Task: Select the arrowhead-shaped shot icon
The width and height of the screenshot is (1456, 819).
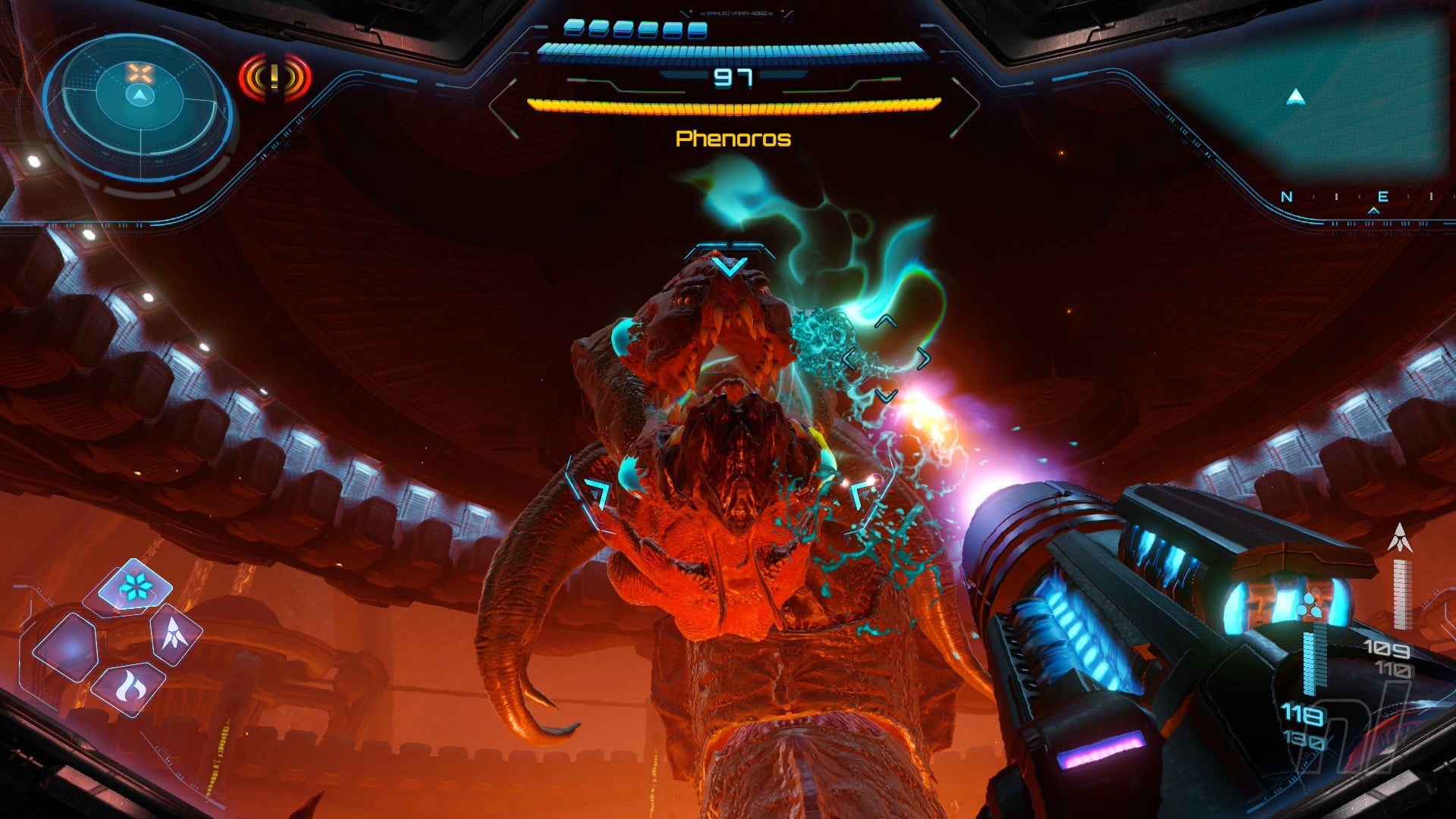Action: click(x=177, y=635)
